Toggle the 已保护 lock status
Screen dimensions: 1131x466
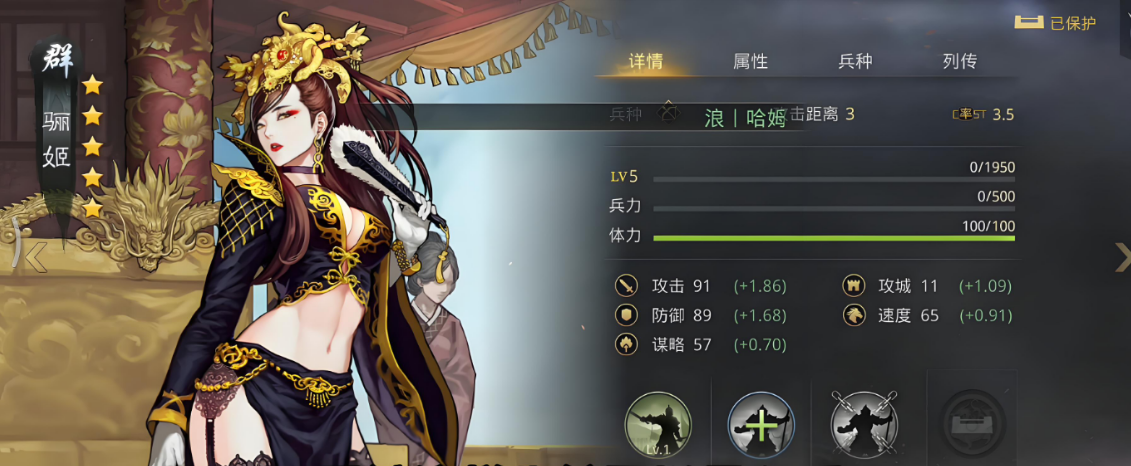(x=1055, y=22)
